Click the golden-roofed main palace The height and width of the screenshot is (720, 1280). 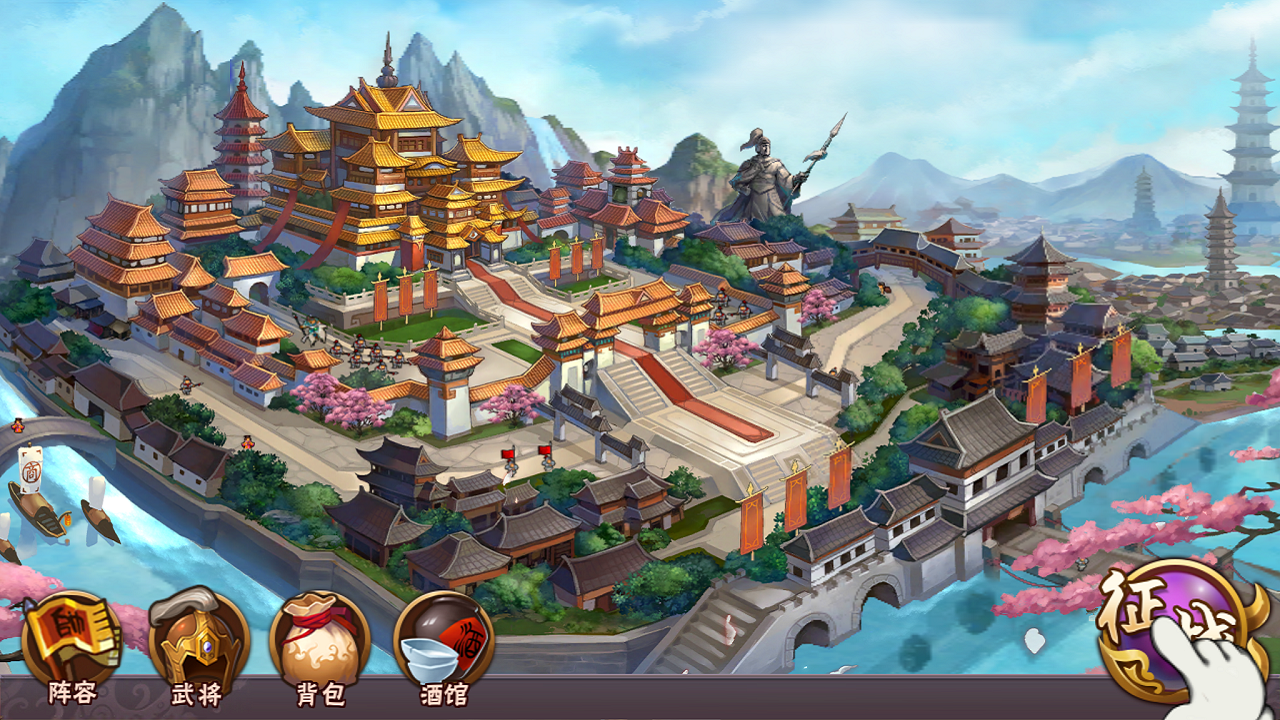[x=390, y=150]
